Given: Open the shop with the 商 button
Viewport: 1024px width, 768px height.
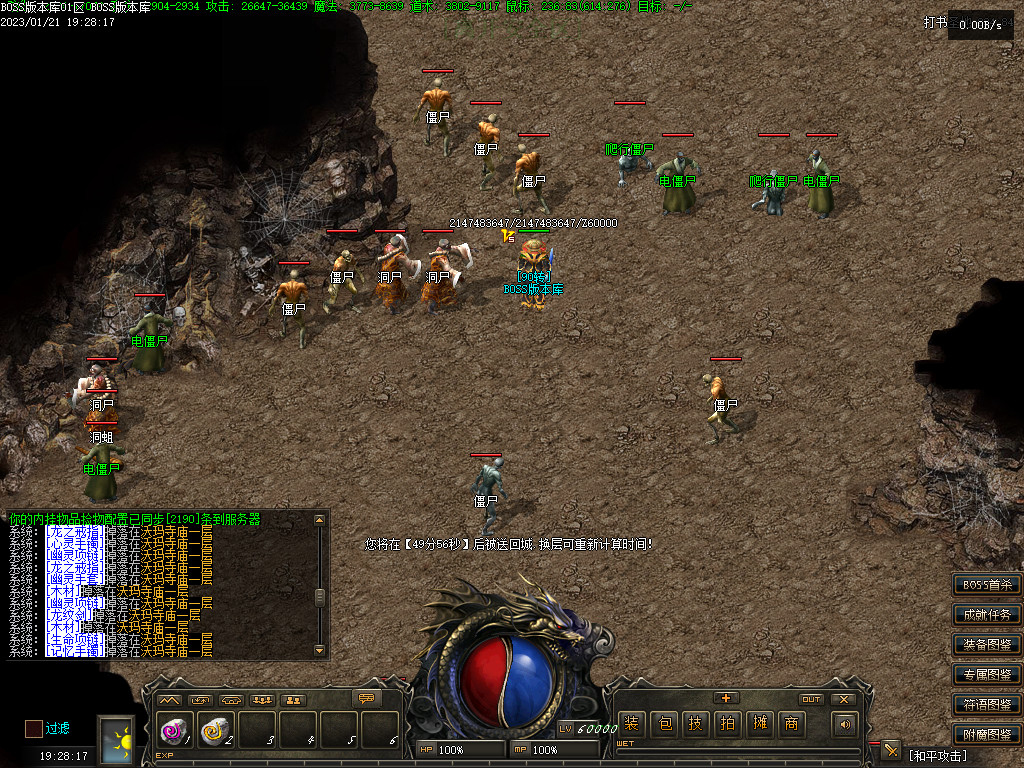Looking at the screenshot, I should [791, 724].
